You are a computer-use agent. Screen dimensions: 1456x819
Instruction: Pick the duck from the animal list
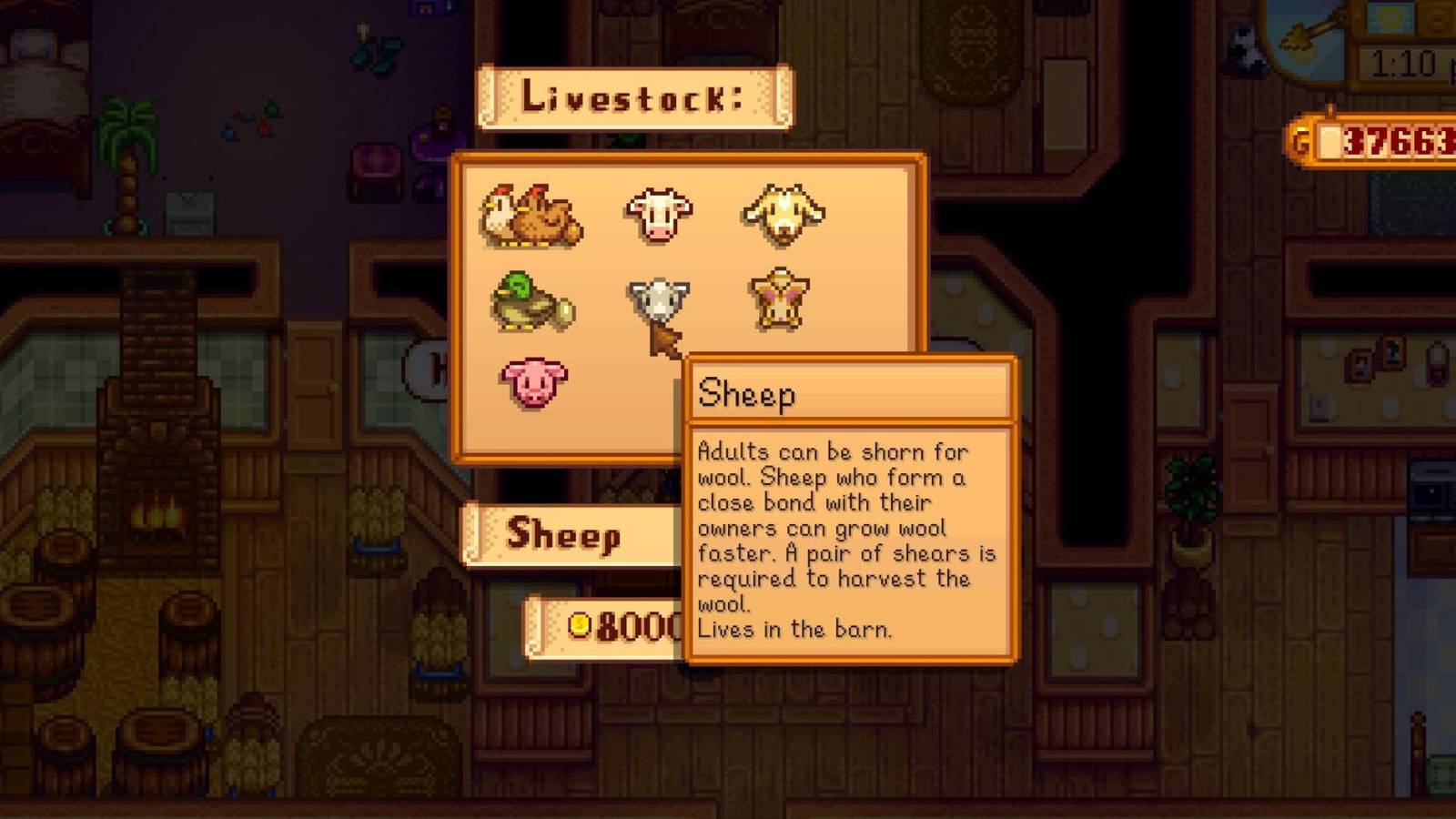pos(532,302)
